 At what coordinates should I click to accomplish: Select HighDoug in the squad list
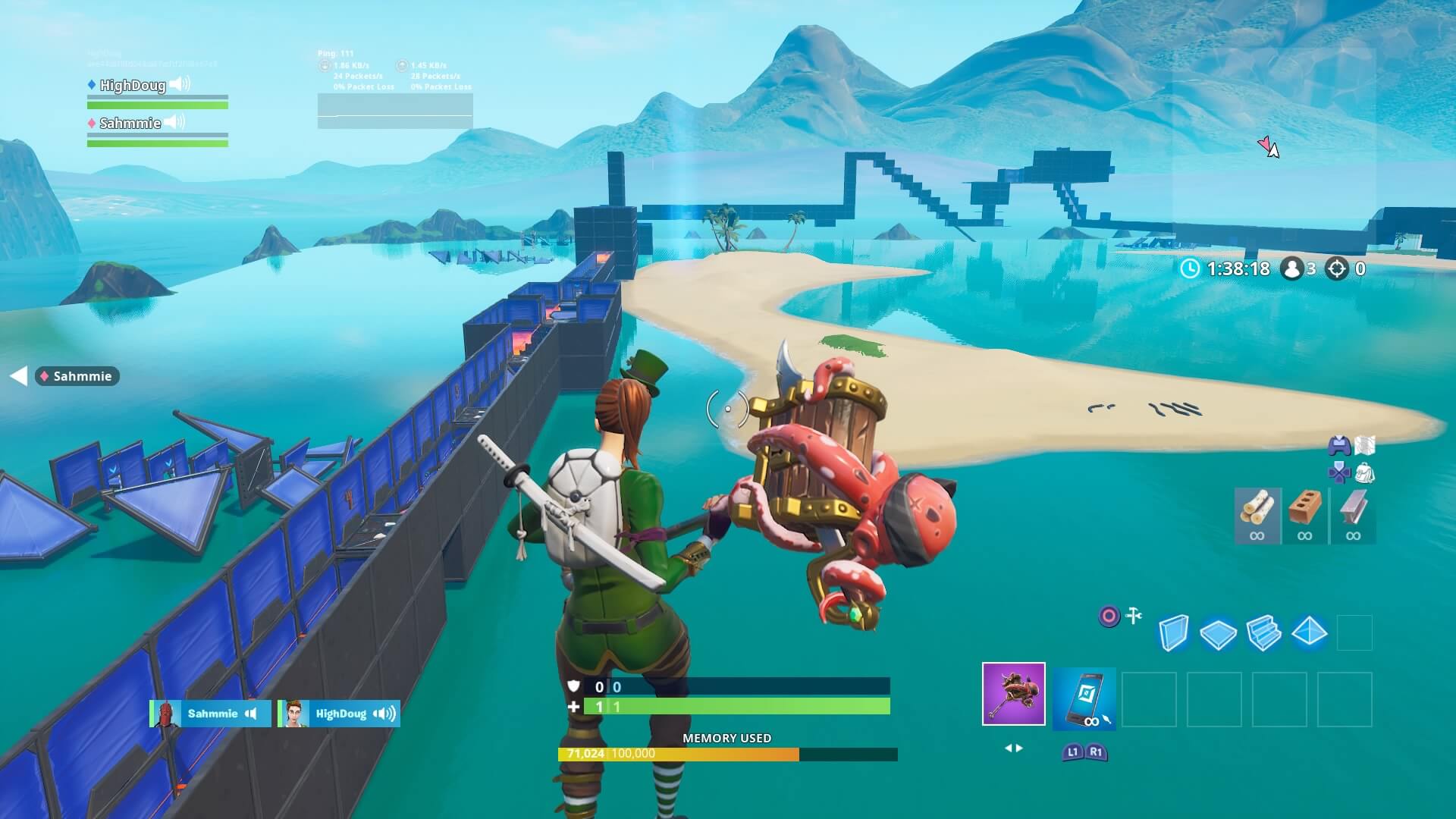coord(133,85)
